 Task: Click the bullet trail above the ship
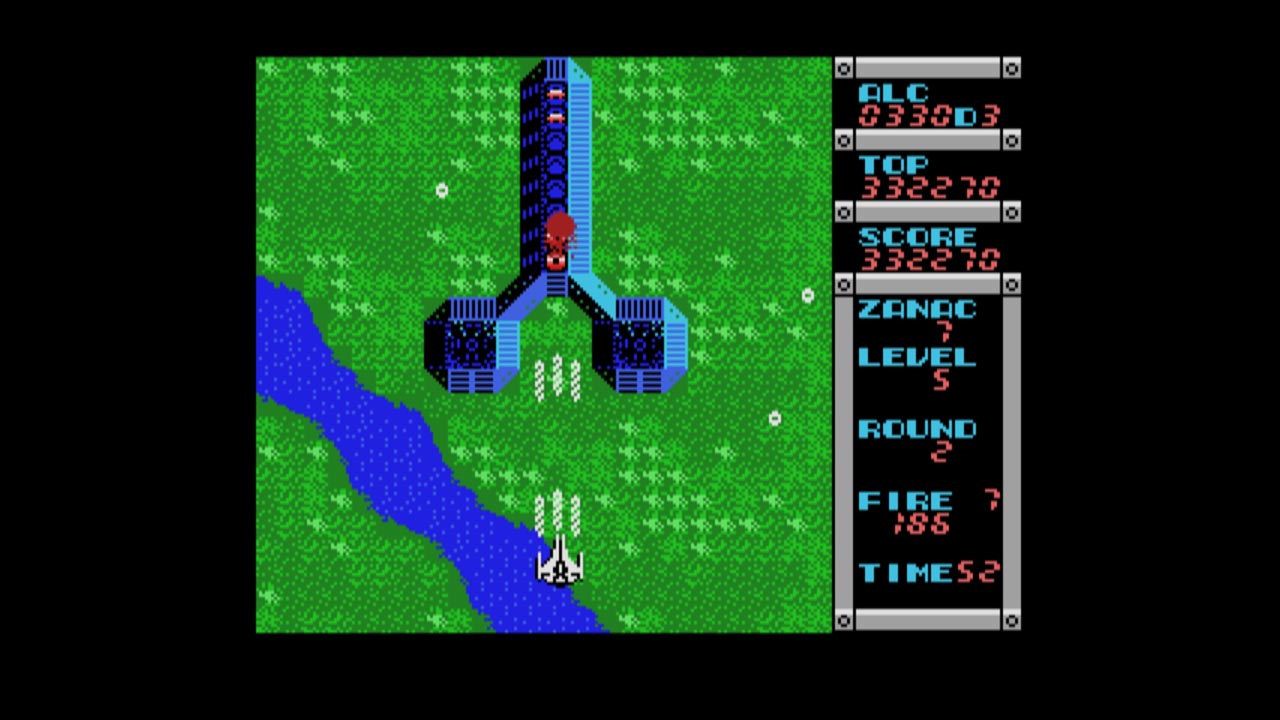pos(560,510)
